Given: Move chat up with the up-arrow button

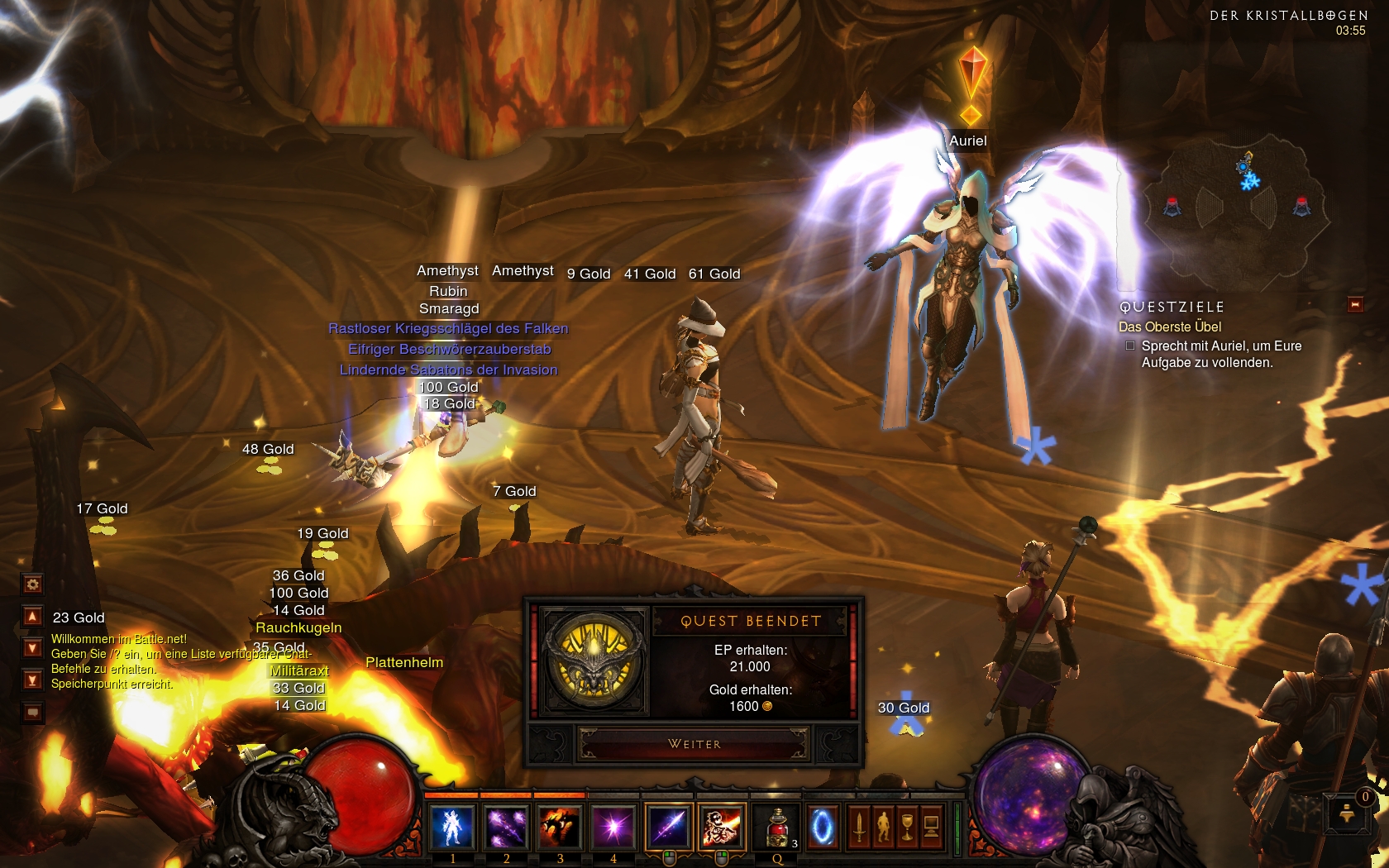Looking at the screenshot, I should pos(32,616).
